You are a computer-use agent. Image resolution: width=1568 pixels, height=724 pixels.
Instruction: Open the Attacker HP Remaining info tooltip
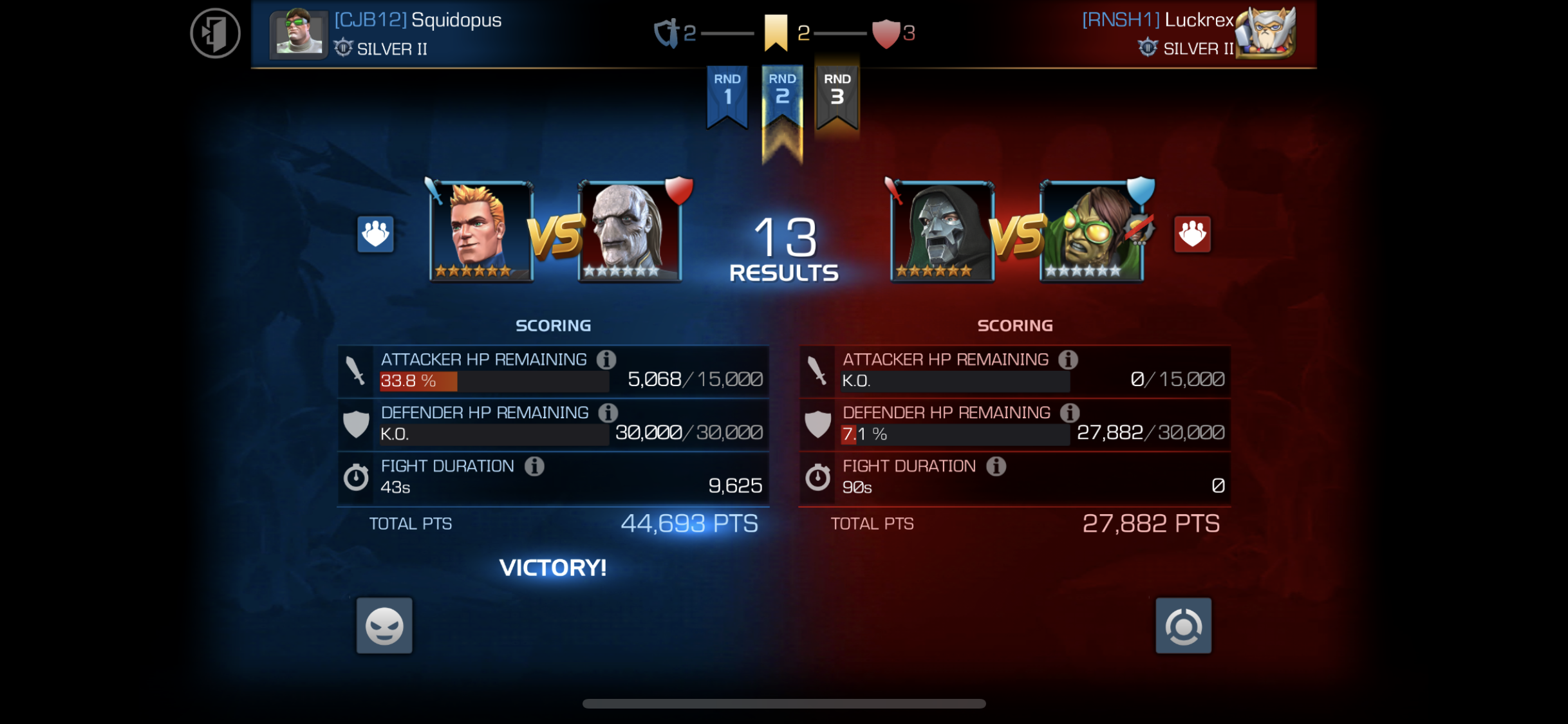click(x=606, y=360)
